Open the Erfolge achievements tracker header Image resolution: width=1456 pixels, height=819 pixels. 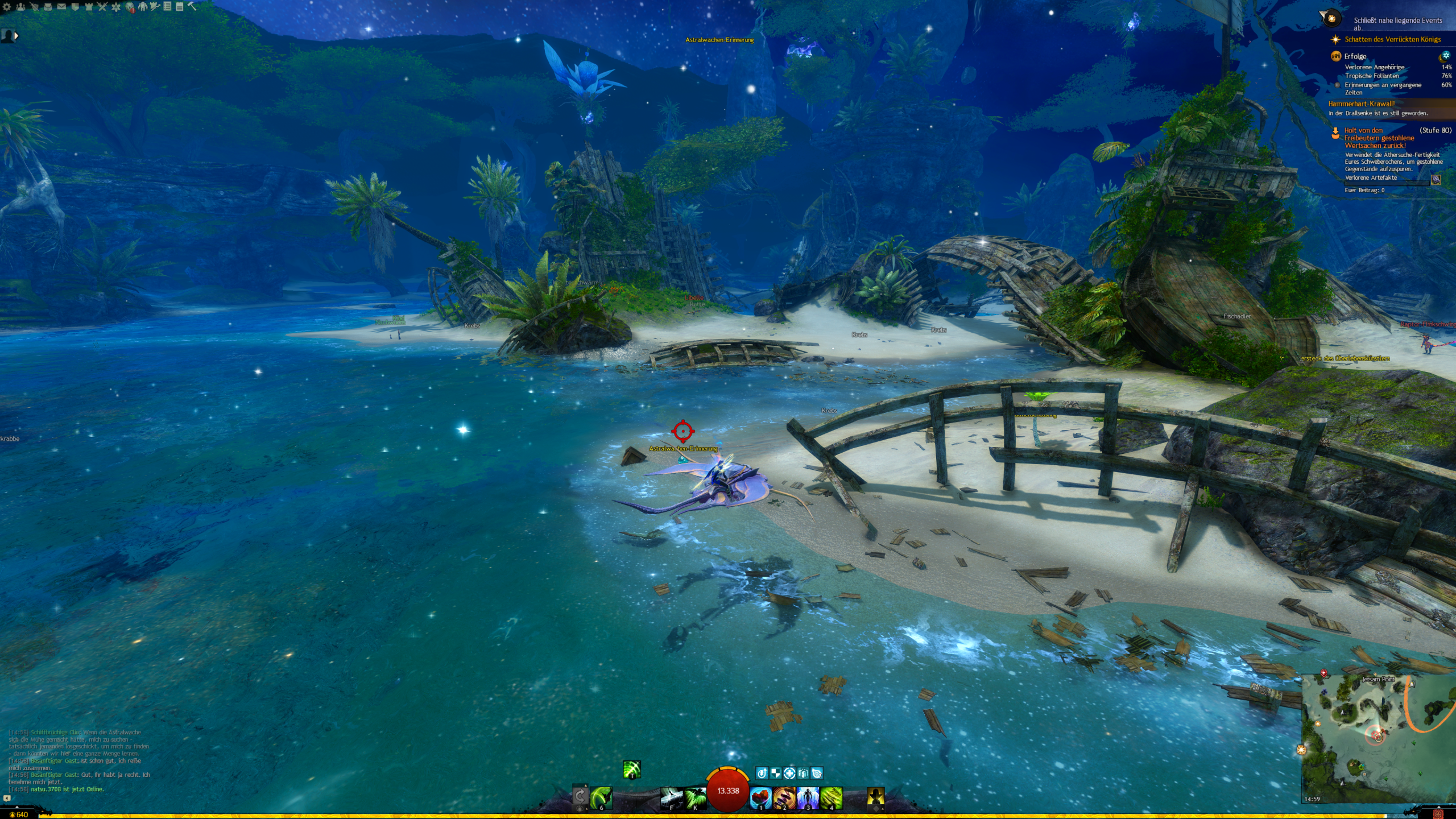coord(1355,56)
